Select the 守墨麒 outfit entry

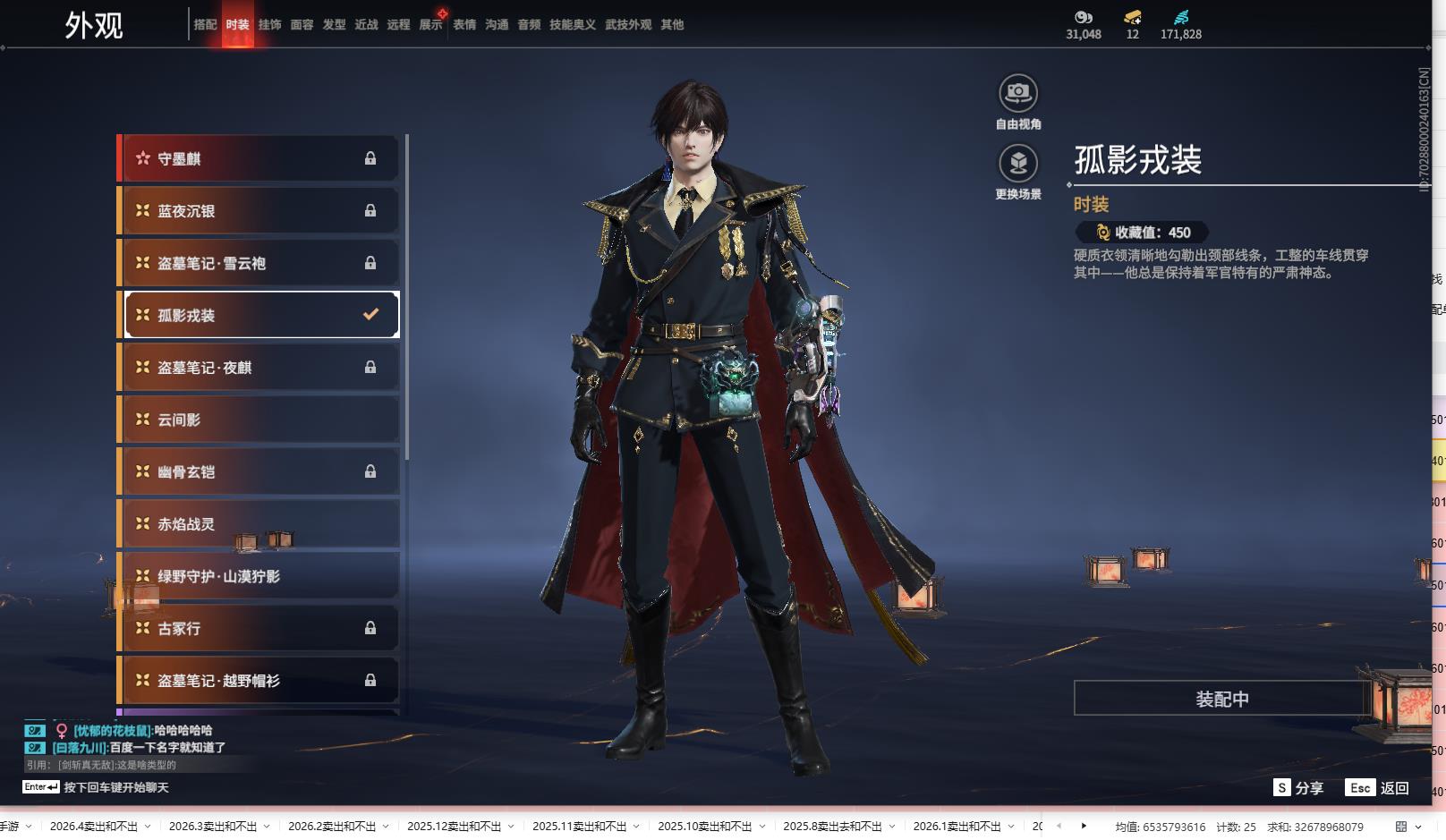coord(259,158)
